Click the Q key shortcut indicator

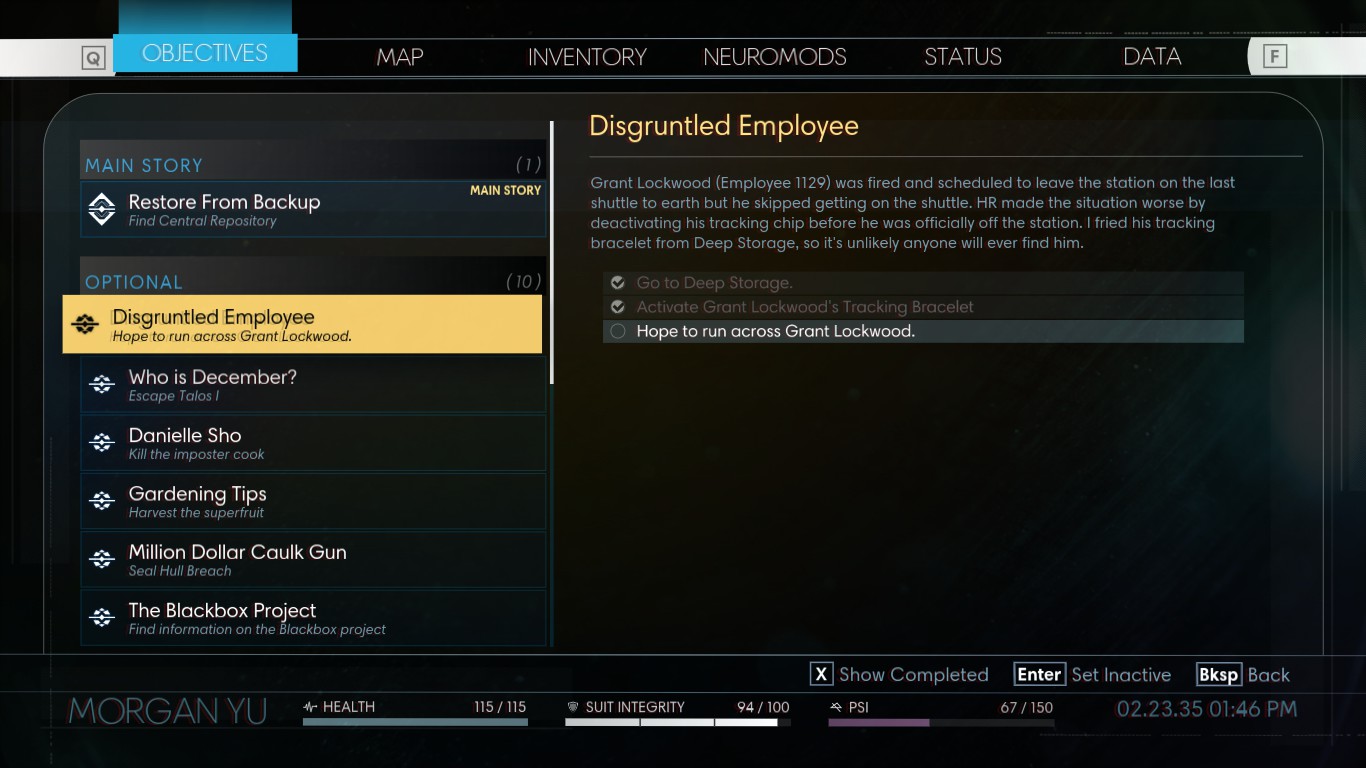click(93, 57)
